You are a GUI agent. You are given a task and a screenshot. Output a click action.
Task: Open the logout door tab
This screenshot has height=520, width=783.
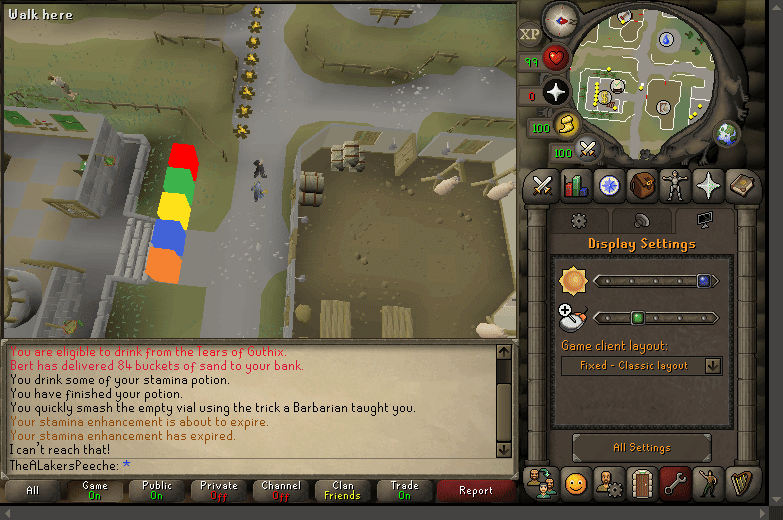pos(641,484)
